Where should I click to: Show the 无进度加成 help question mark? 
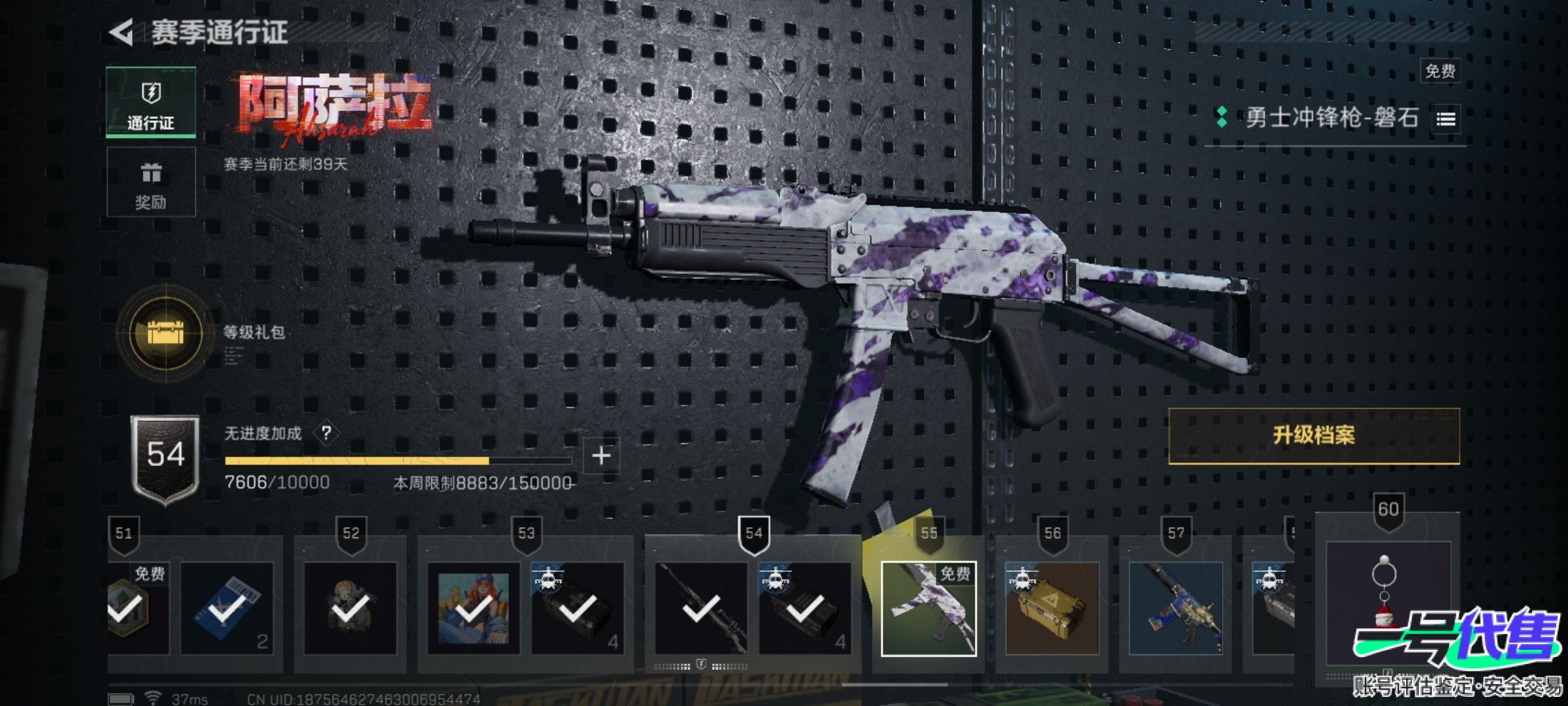pyautogui.click(x=327, y=433)
